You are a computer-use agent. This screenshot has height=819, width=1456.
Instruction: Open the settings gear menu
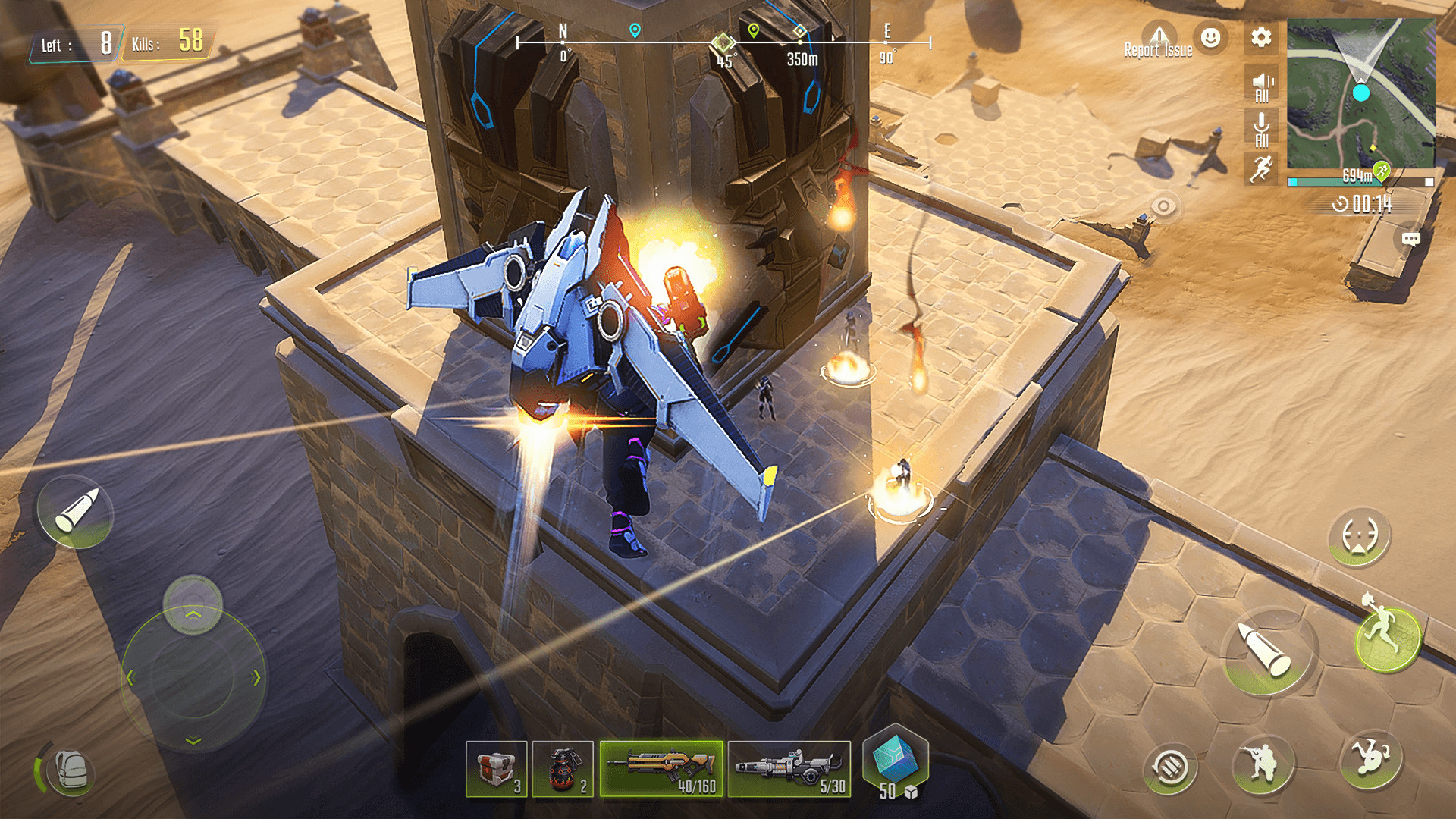tap(1261, 38)
